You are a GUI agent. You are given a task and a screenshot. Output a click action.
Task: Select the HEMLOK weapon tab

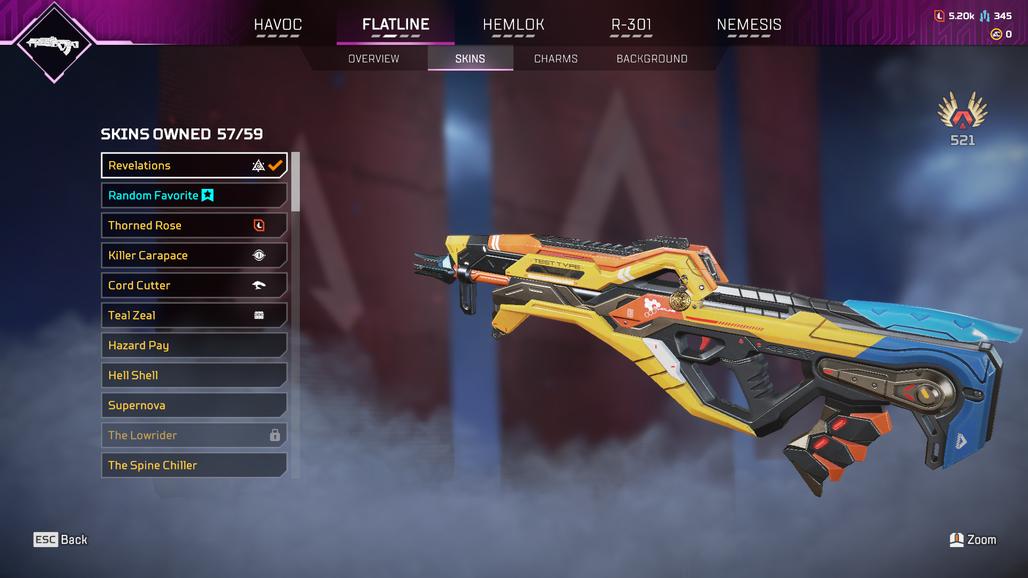click(x=513, y=25)
